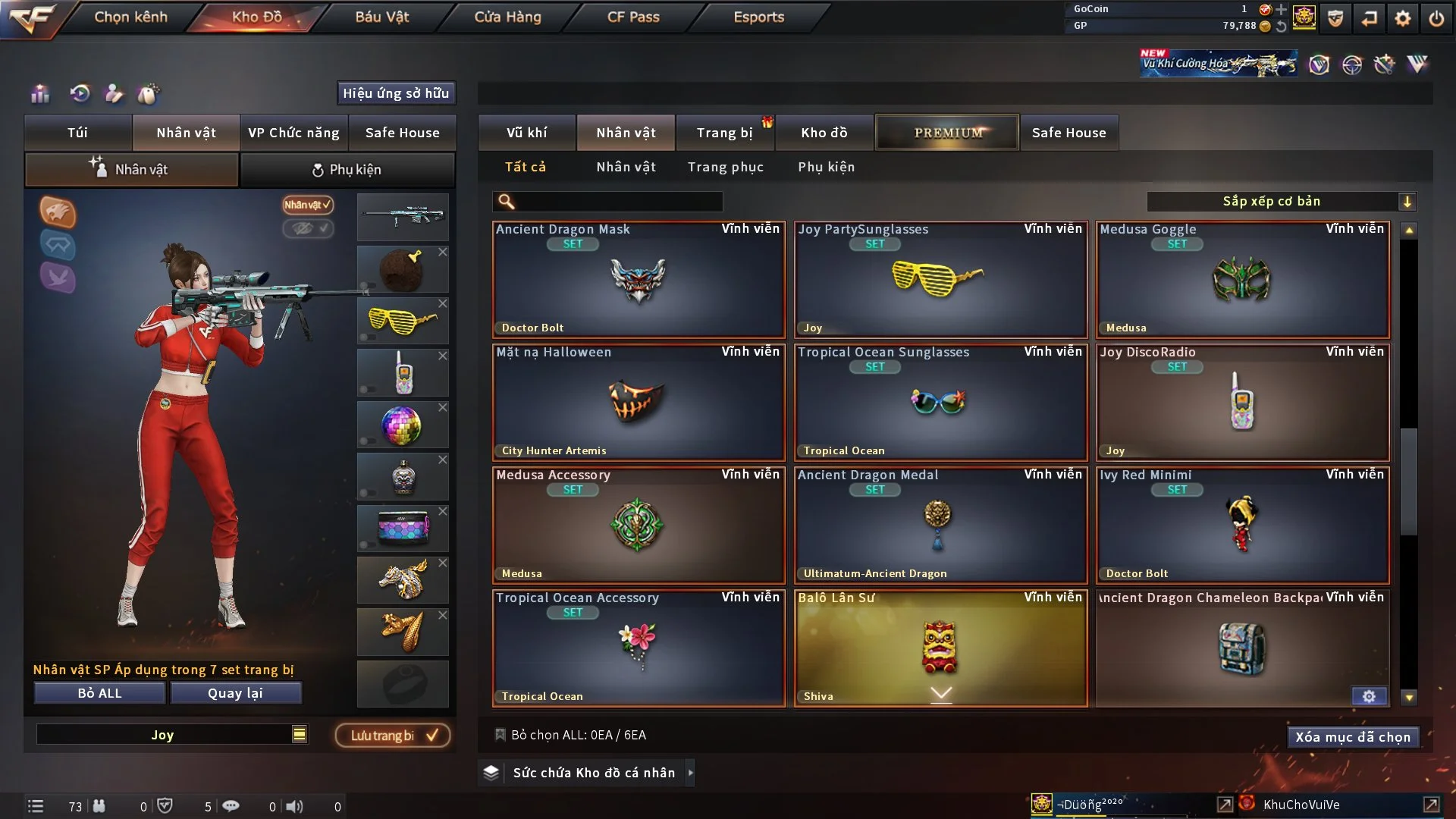The image size is (1456, 819).
Task: Remove the equipped disco ball accessory
Action: (443, 408)
